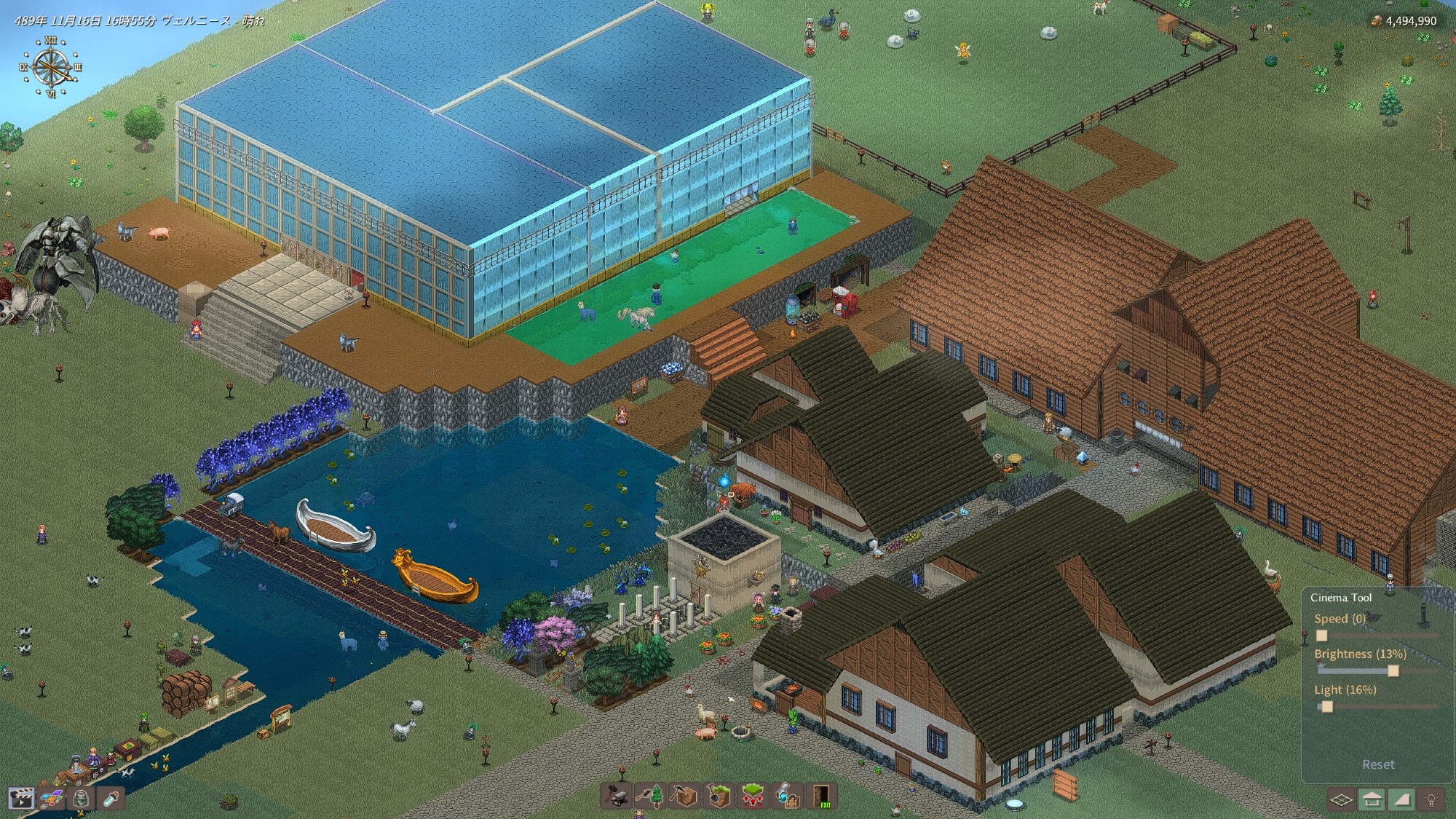This screenshot has height=819, width=1456.
Task: Adjust the Brightness slider handle
Action: (x=1393, y=670)
